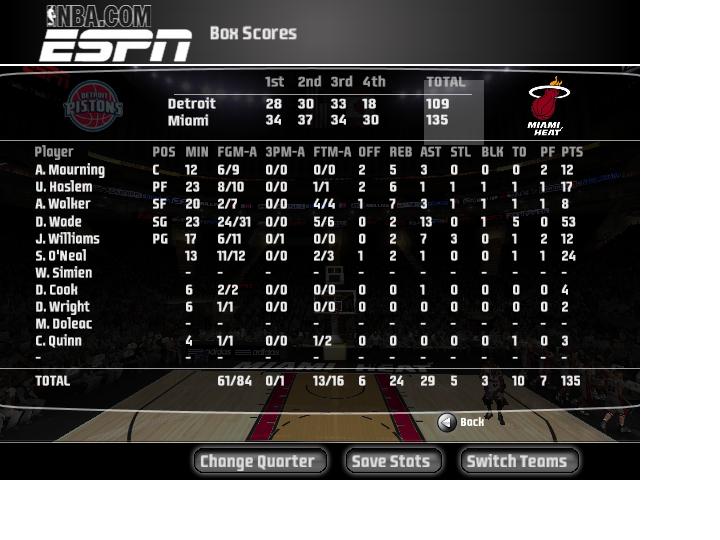Image resolution: width=720 pixels, height=540 pixels.
Task: Pick J. Williams in the player list
Action: point(67,239)
